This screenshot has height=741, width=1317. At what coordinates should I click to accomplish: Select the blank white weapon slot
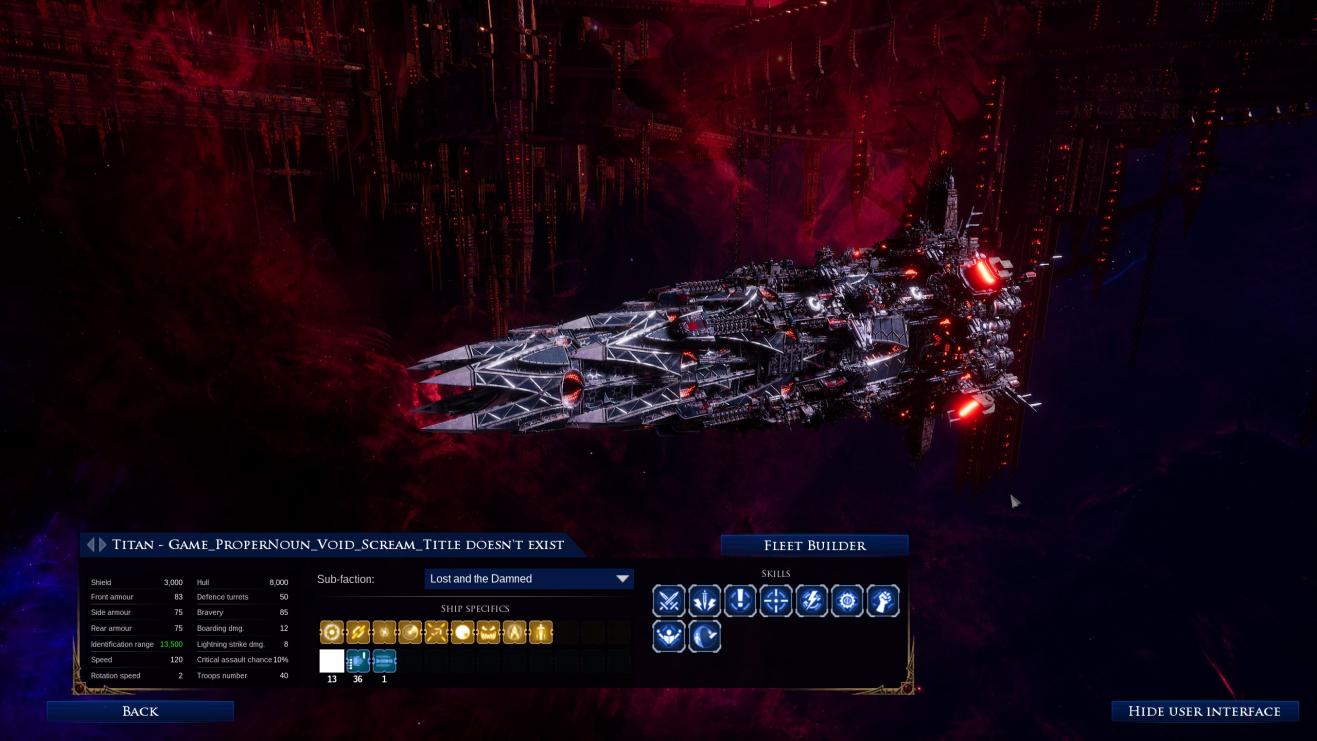[332, 661]
